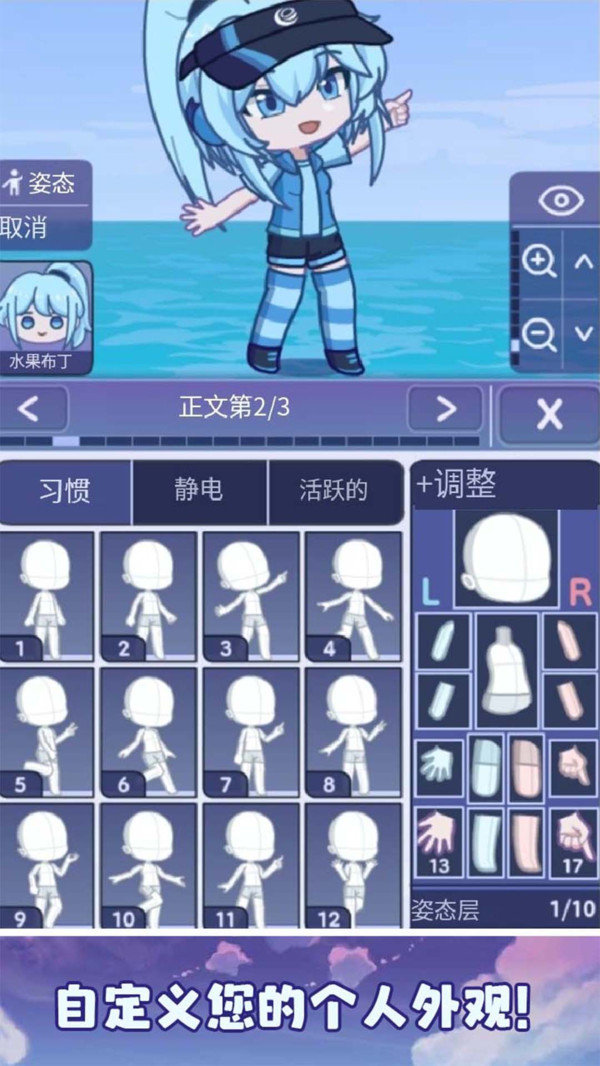Move view up with up arrow
The height and width of the screenshot is (1066, 600).
[584, 262]
